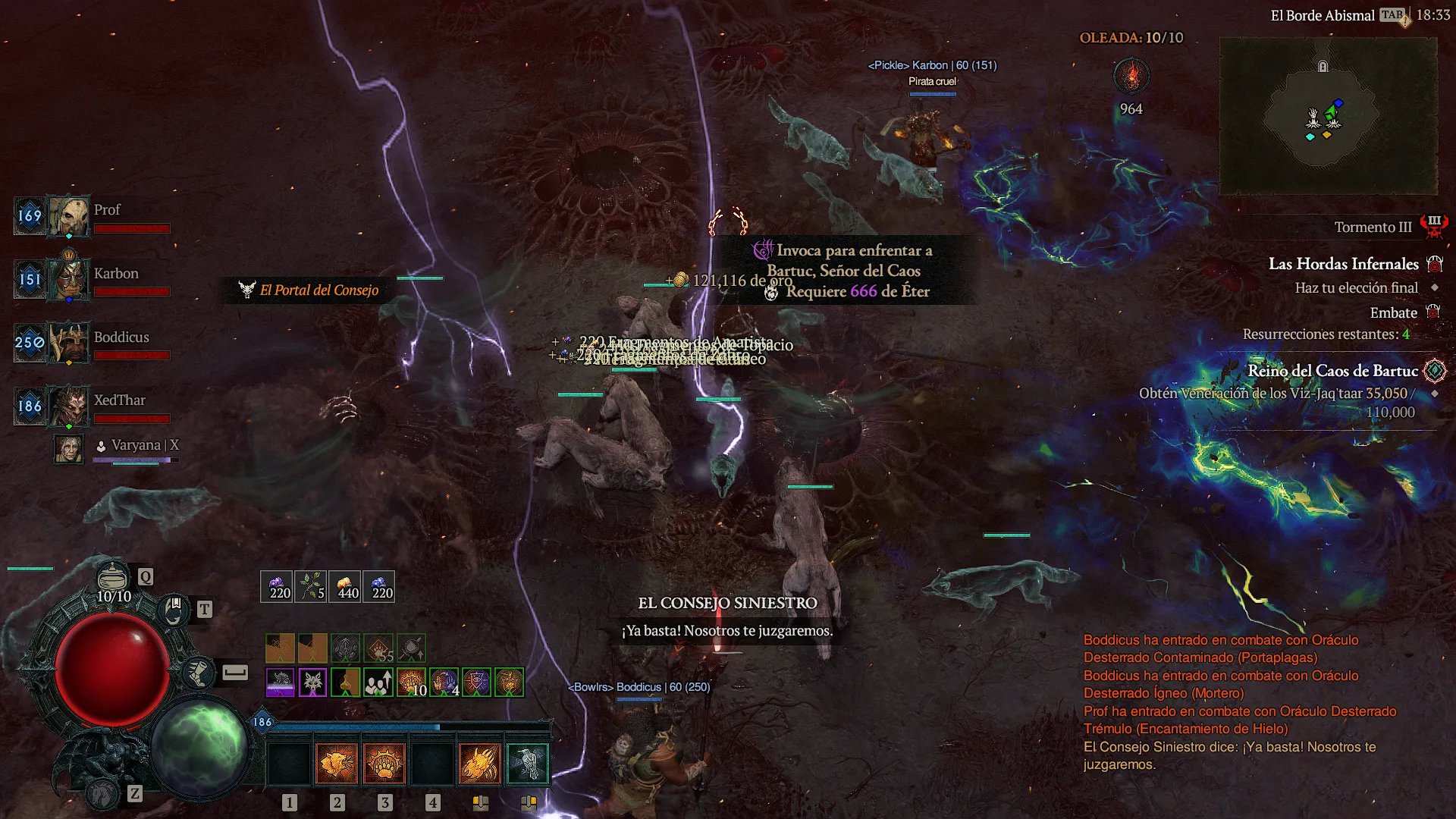Click the purple ore material counter
The width and height of the screenshot is (1456, 819).
[x=276, y=586]
